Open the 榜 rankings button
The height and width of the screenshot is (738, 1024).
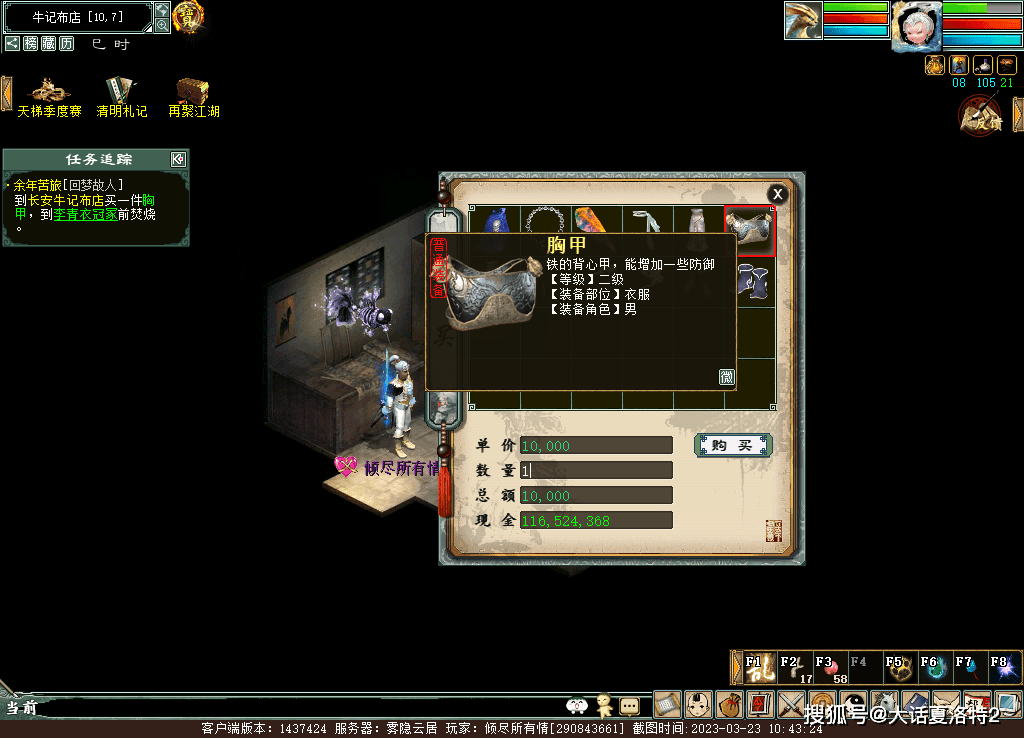tap(31, 43)
